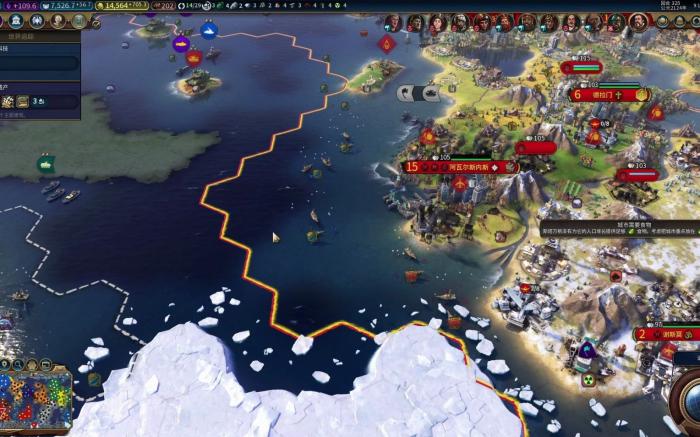Click the last leader portrait in the diplomacy ribbon
Screen dimensions: 700x437
point(637,21)
